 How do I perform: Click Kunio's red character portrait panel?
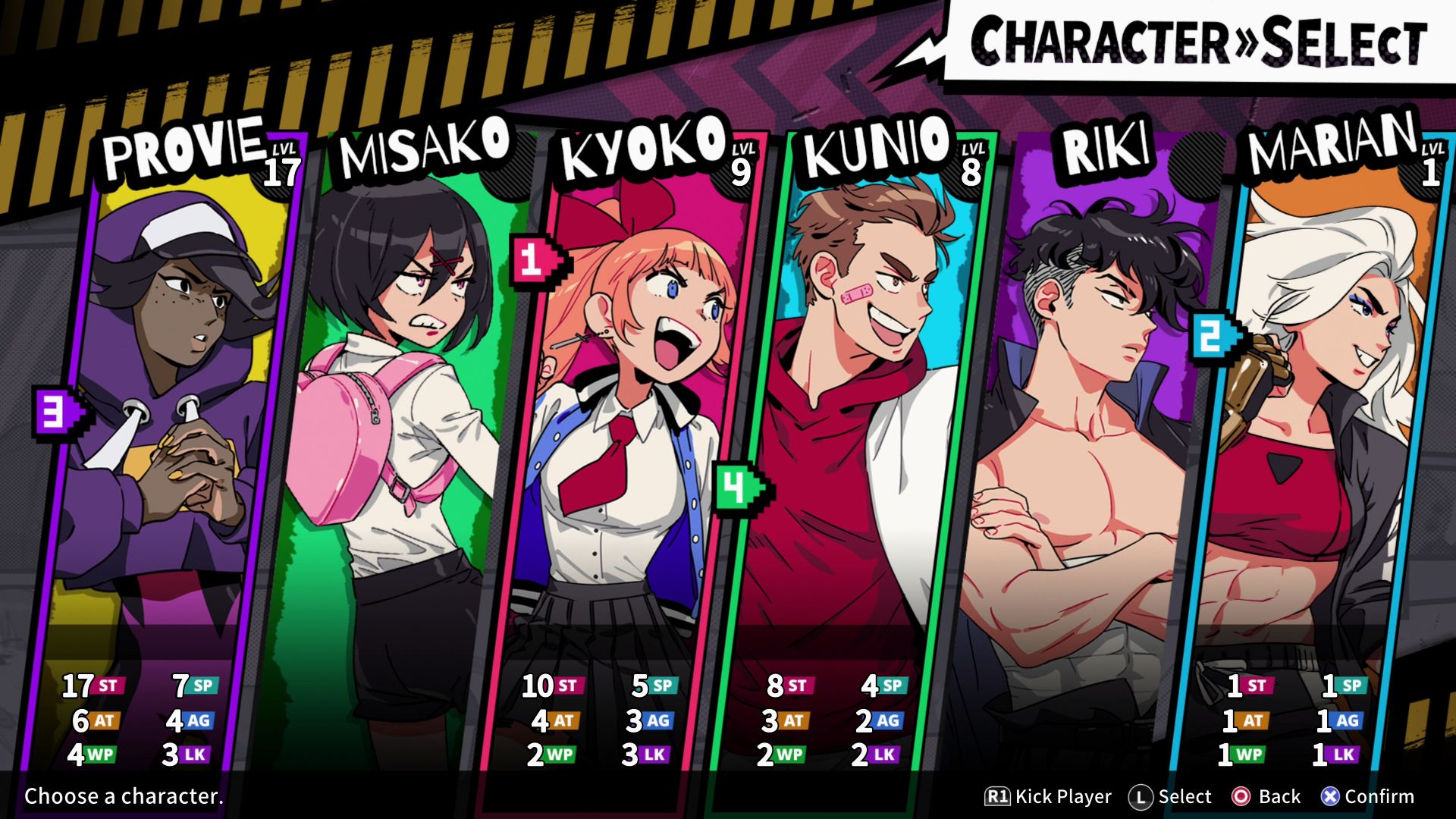tap(864, 417)
